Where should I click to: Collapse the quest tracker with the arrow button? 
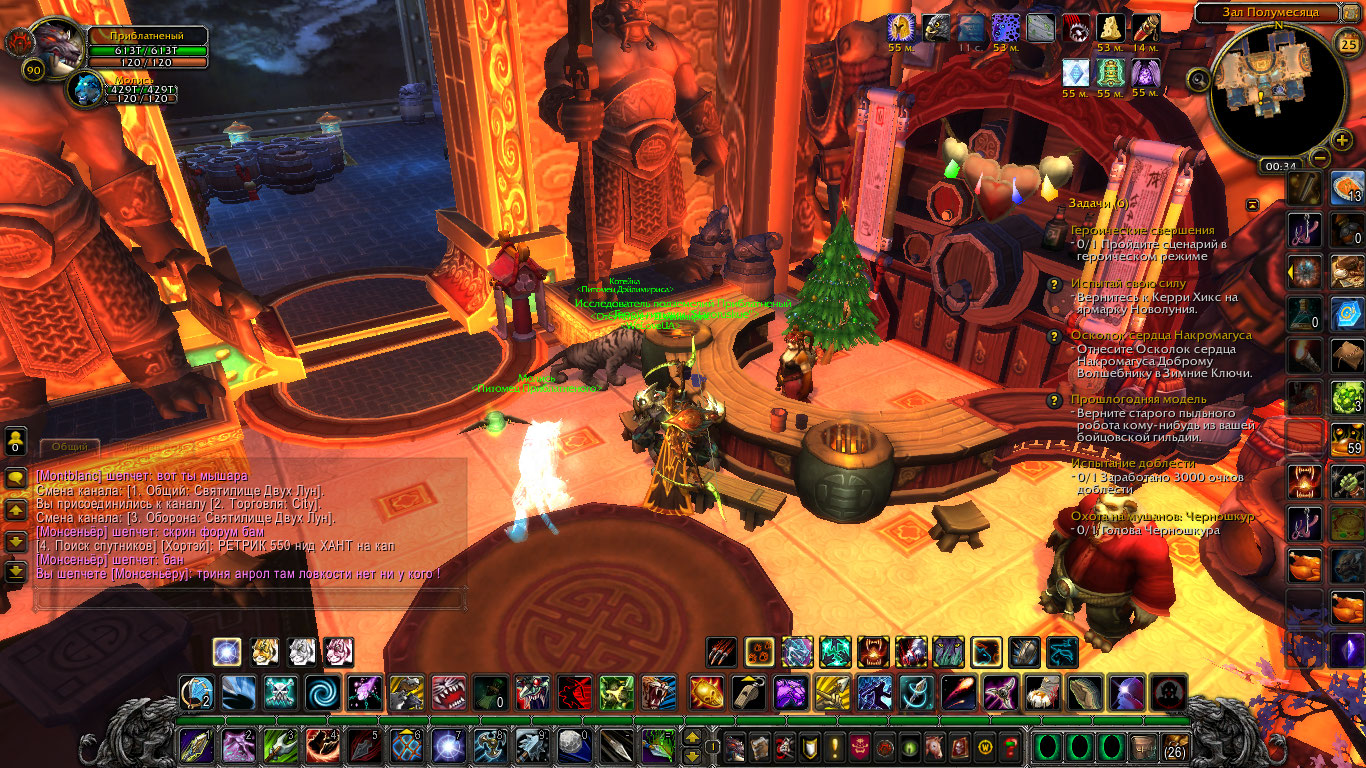pos(1252,204)
